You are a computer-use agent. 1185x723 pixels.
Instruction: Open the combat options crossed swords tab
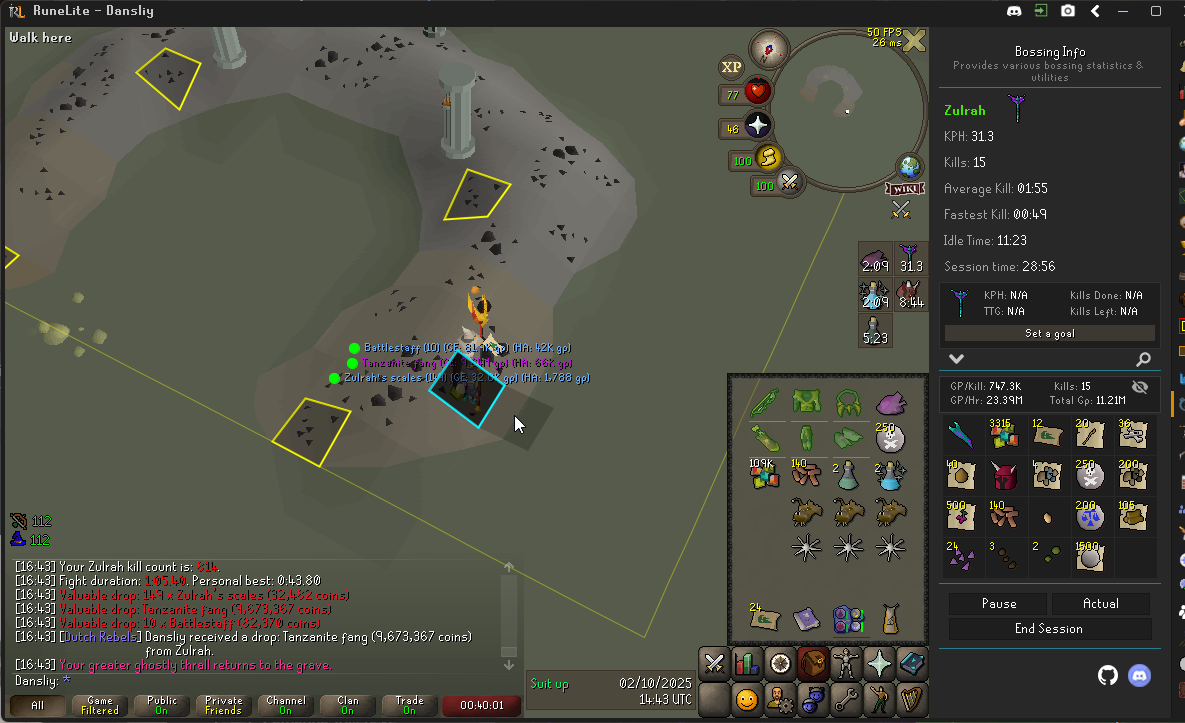pos(713,662)
